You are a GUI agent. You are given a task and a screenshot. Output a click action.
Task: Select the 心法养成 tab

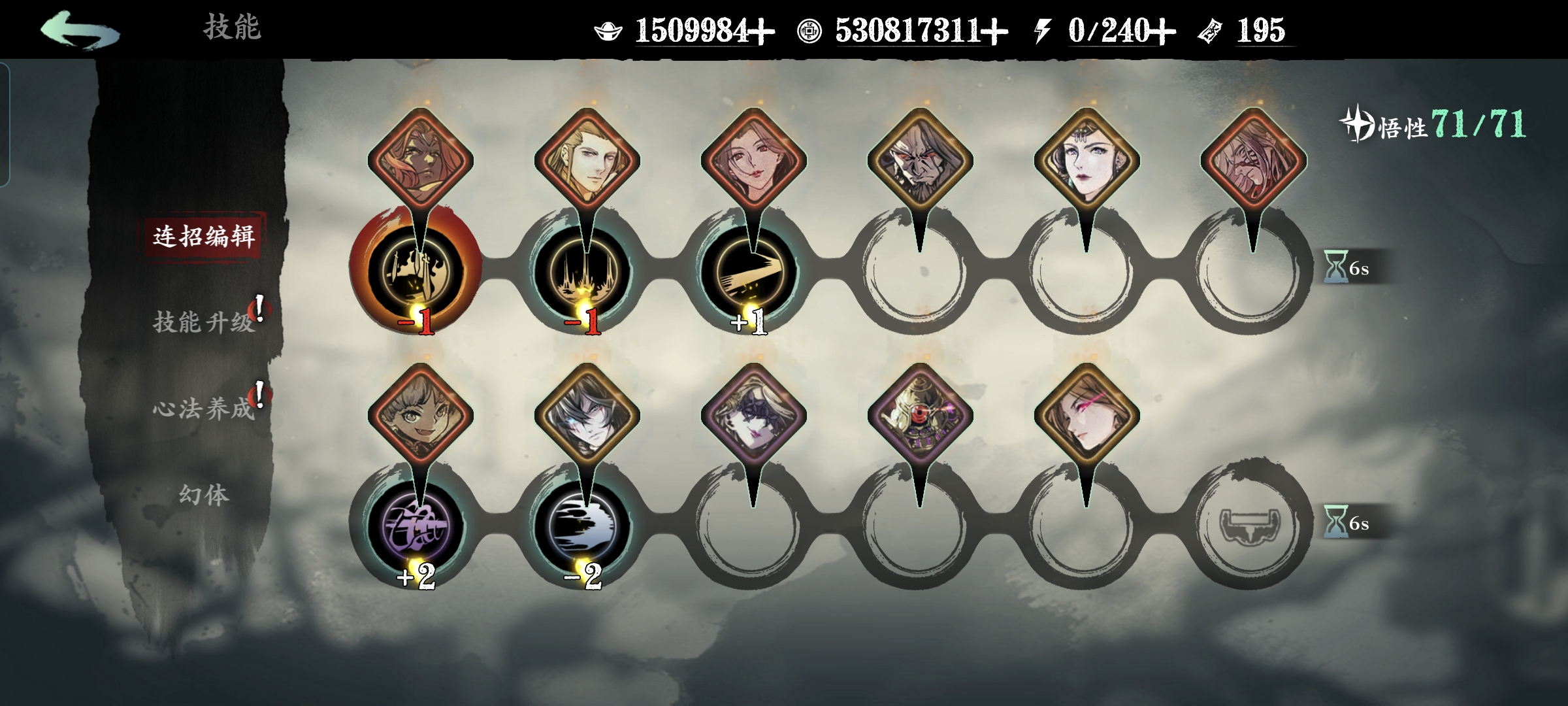click(x=204, y=409)
